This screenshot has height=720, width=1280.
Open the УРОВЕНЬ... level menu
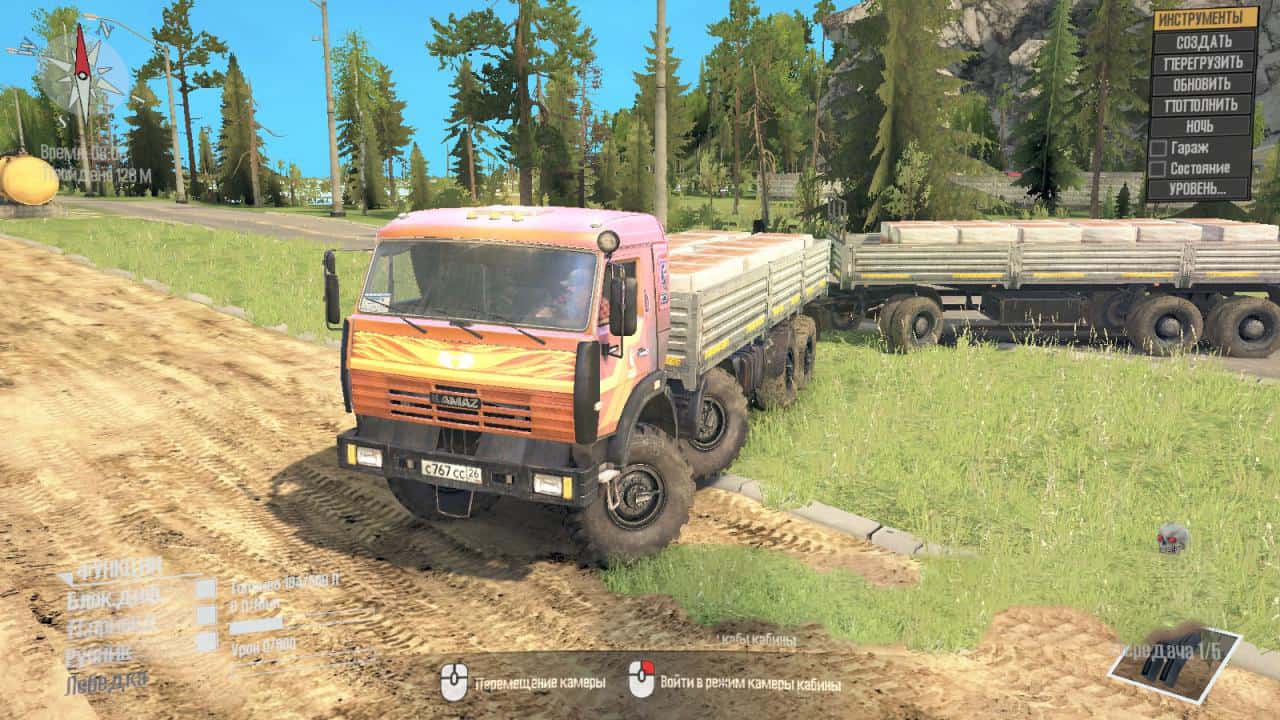point(1200,189)
